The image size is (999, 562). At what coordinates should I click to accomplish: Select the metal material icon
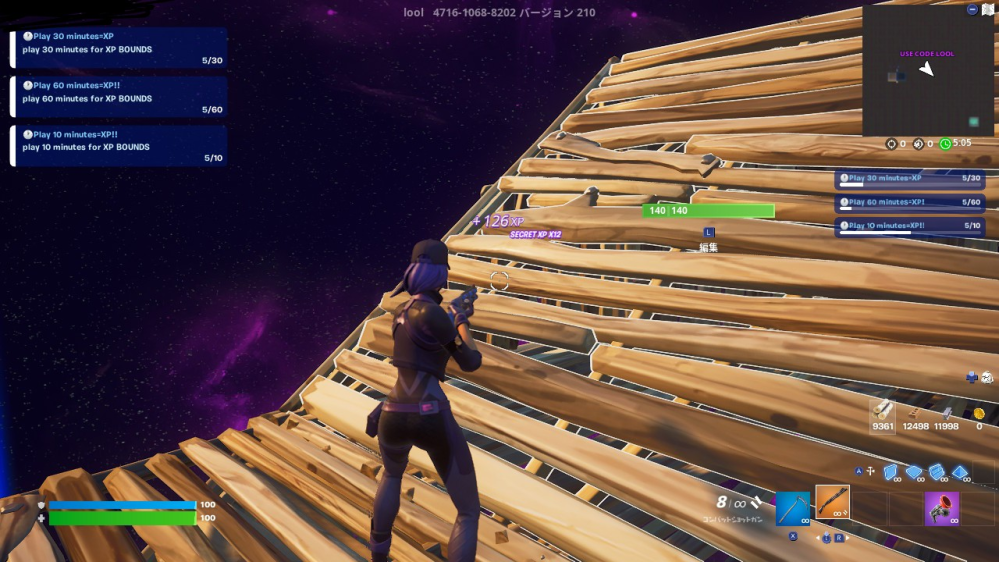pyautogui.click(x=946, y=413)
